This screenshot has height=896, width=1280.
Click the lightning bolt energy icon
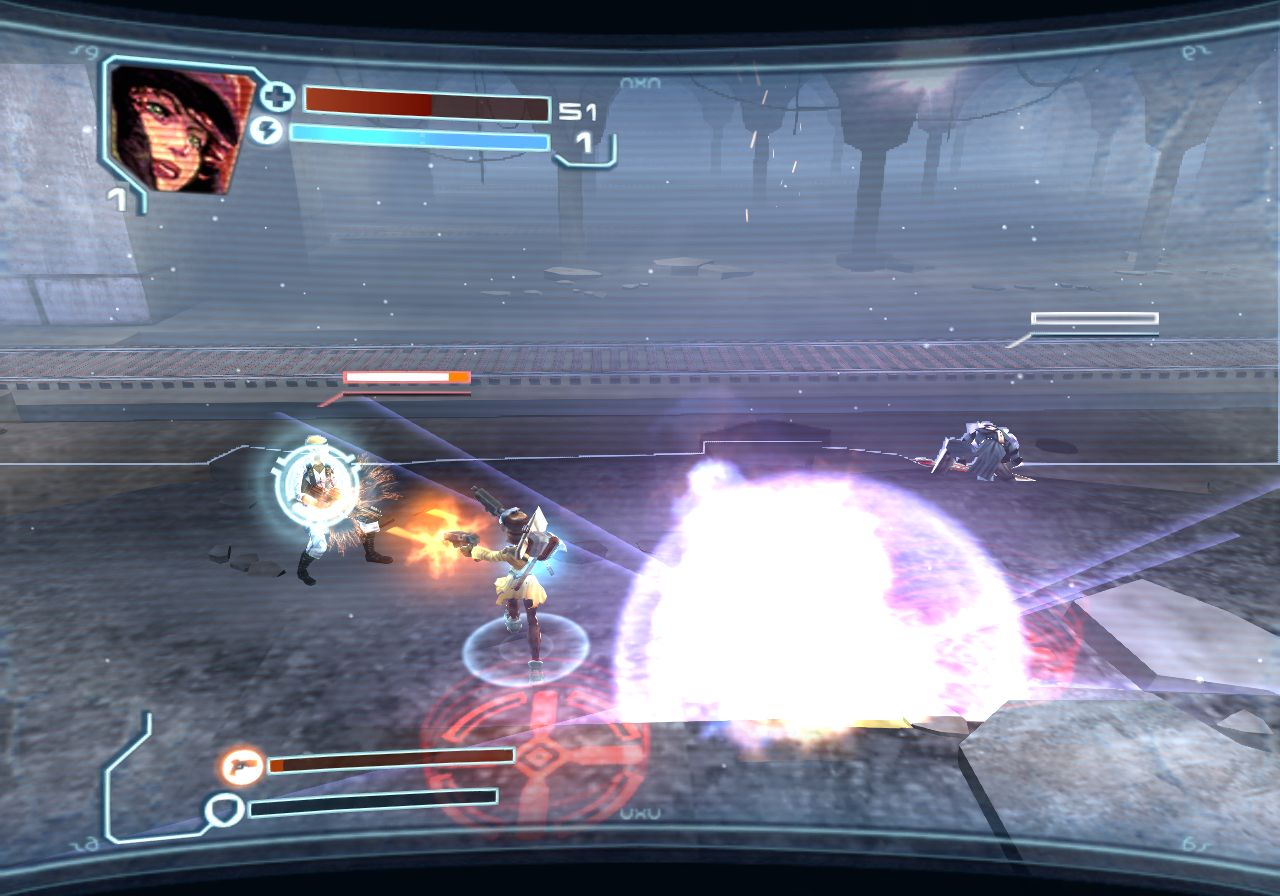point(266,131)
